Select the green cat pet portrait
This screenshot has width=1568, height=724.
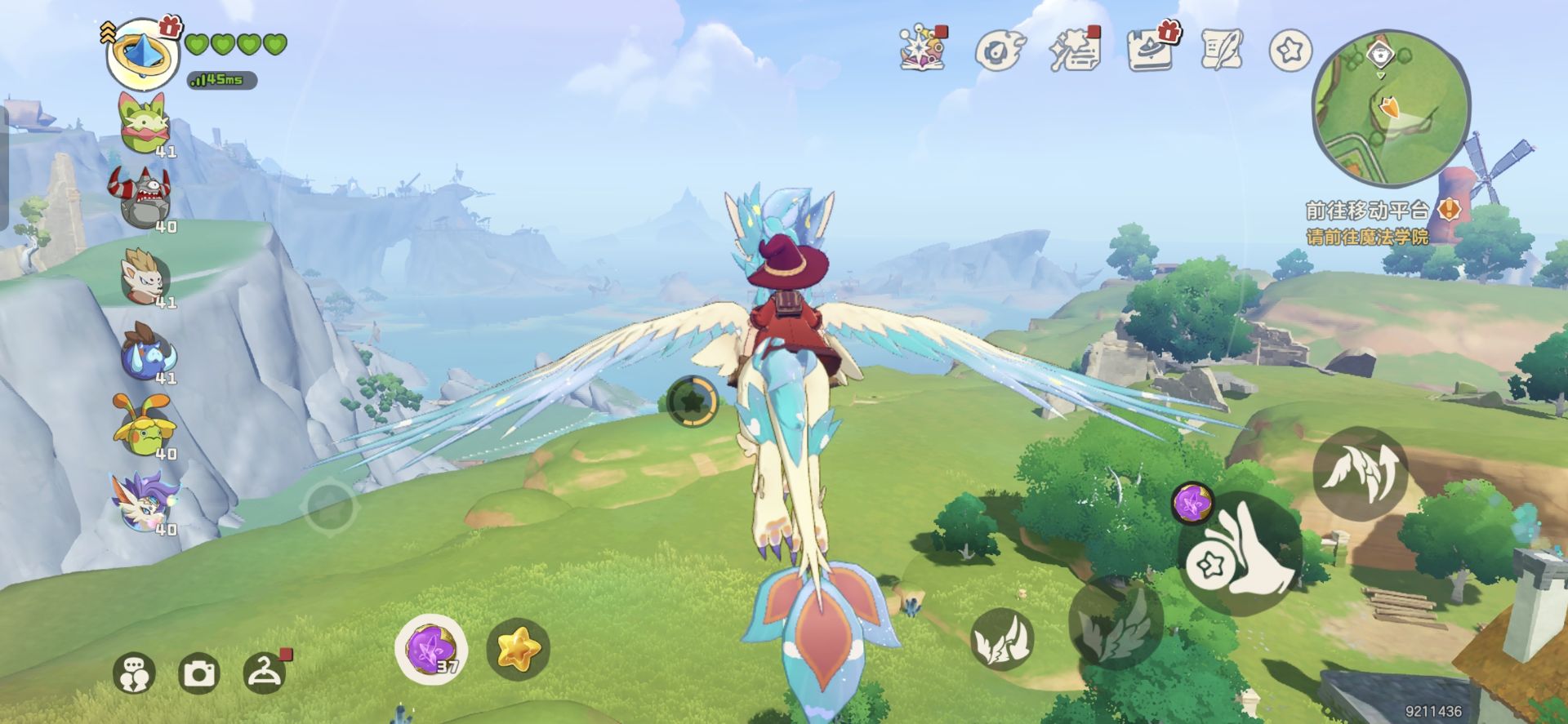[143, 122]
